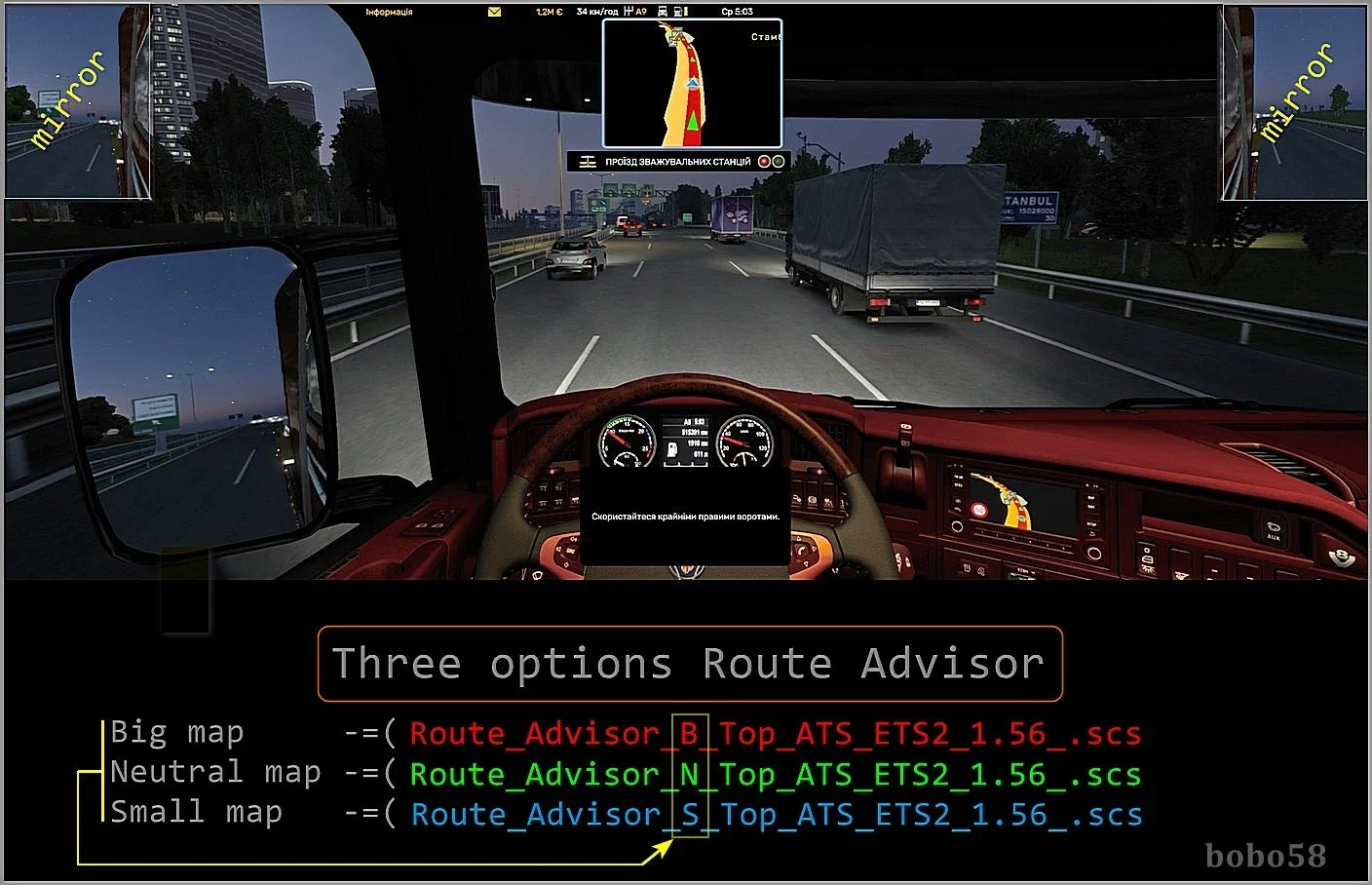Toggle the yellow fuel warning bar in status row
This screenshot has height=885, width=1372.
686,11
